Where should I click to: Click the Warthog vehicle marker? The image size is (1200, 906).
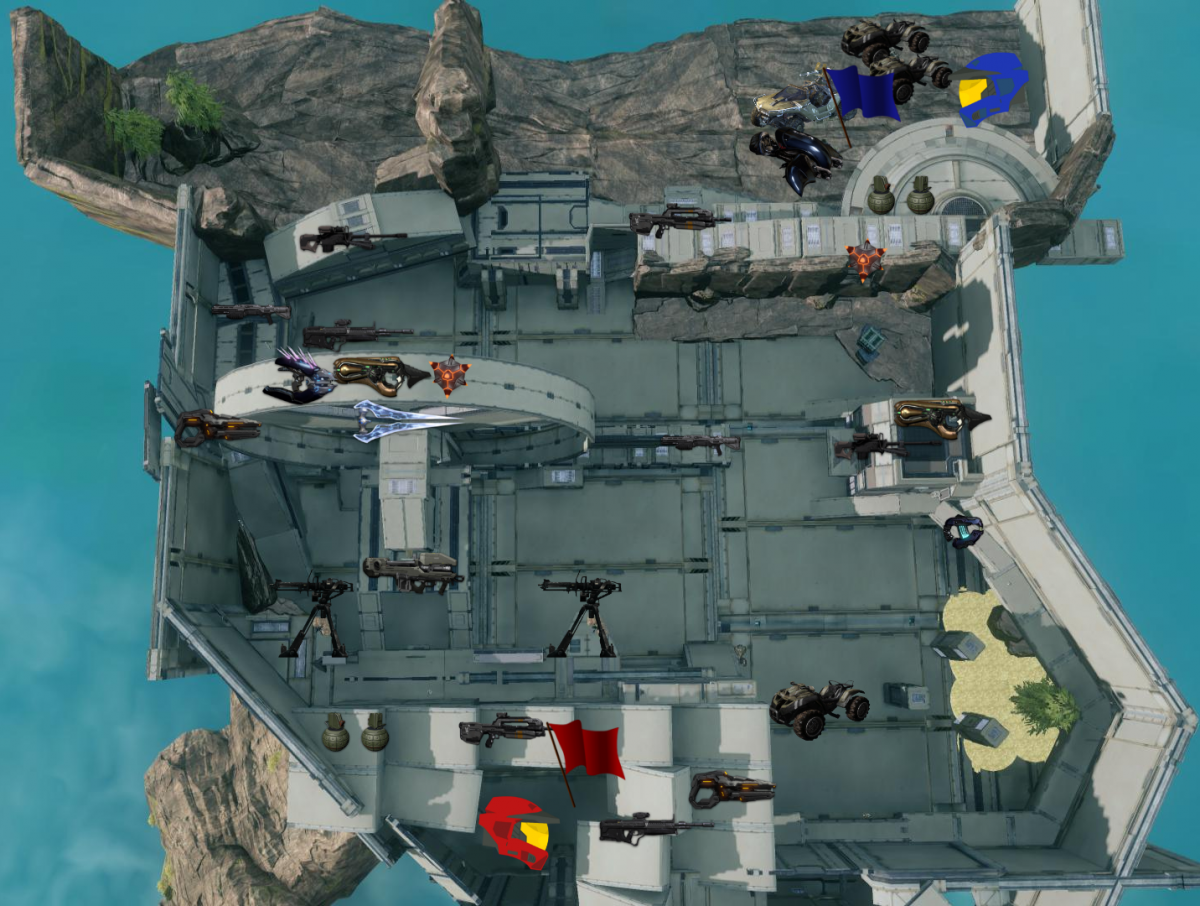click(x=895, y=55)
